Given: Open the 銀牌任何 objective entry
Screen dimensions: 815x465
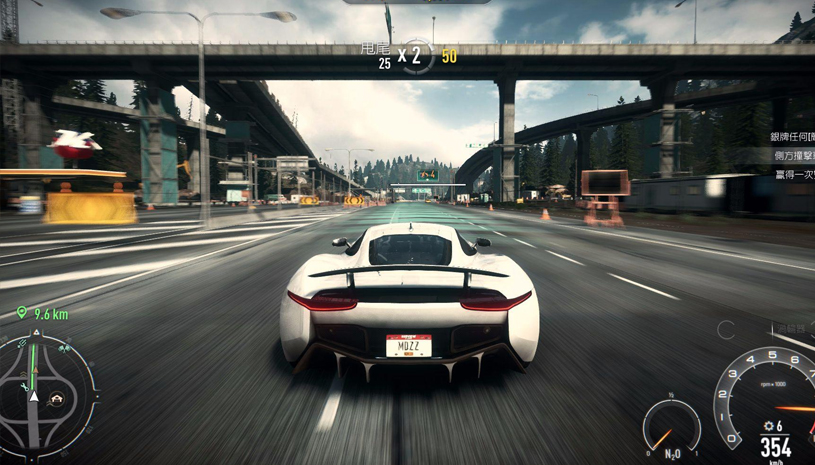Looking at the screenshot, I should coord(790,136).
